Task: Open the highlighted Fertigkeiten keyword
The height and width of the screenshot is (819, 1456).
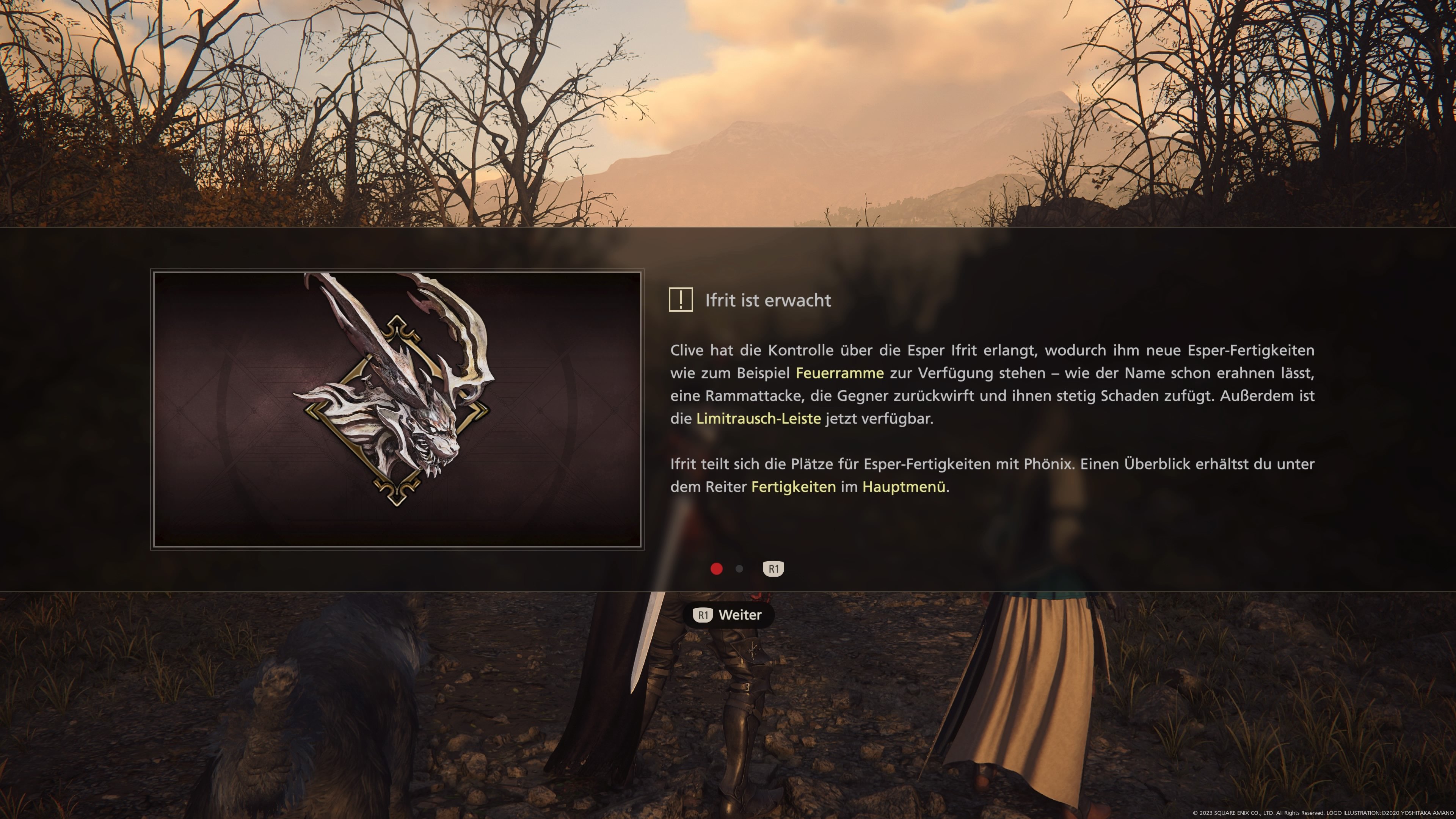Action: click(793, 487)
